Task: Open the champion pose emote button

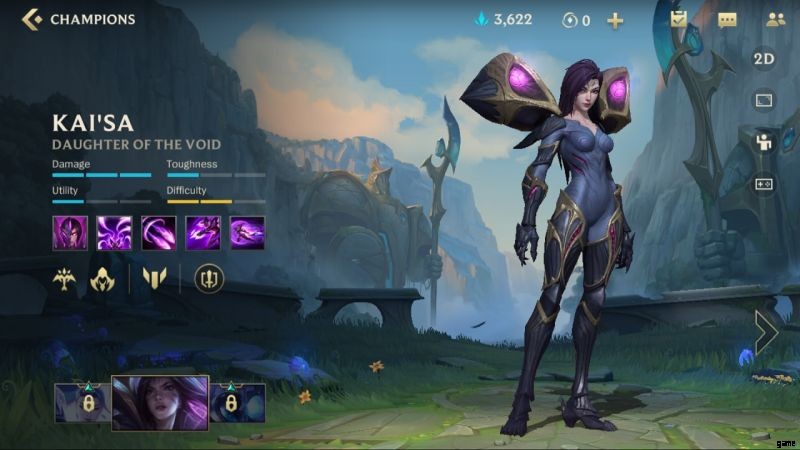Action: 763,142
